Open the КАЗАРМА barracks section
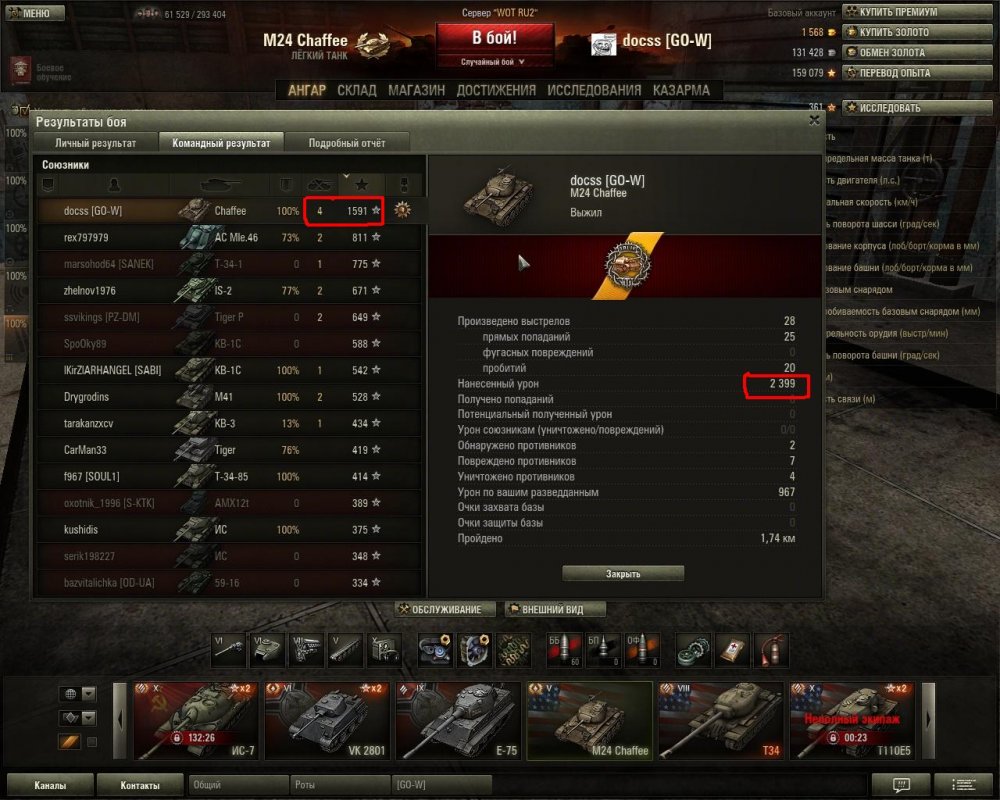Screen dimensions: 1000x800 coord(681,90)
